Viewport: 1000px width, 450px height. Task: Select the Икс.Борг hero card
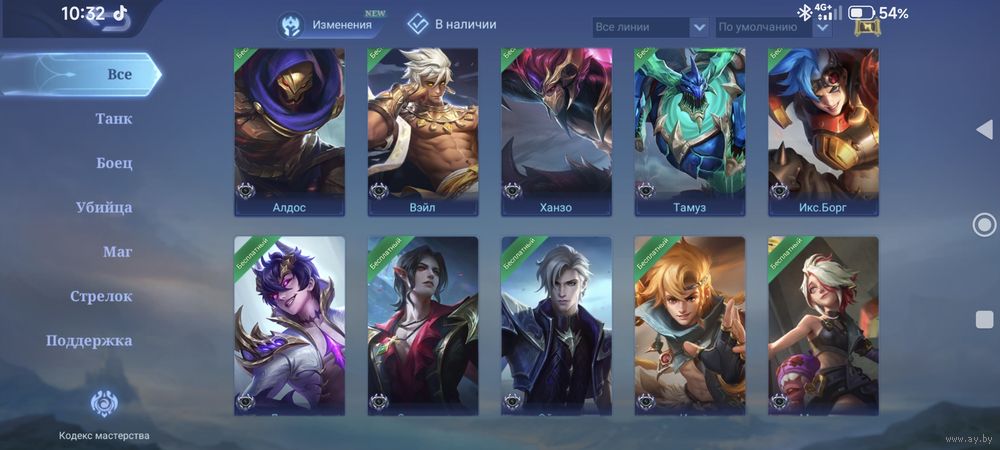[823, 132]
